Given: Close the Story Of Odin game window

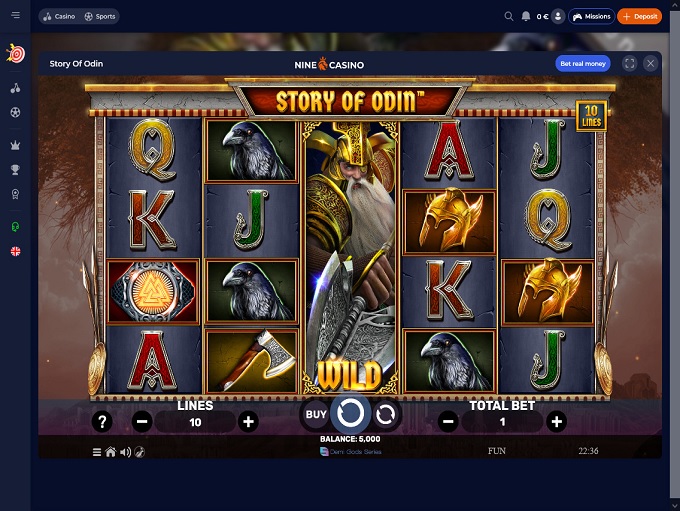Looking at the screenshot, I should click(651, 64).
